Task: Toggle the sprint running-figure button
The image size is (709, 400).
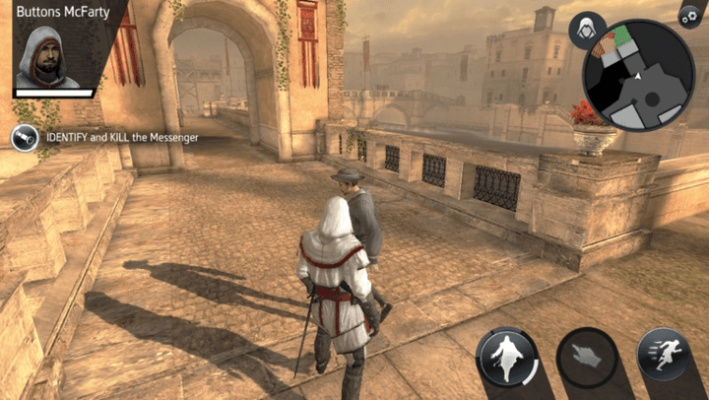Action: (663, 355)
